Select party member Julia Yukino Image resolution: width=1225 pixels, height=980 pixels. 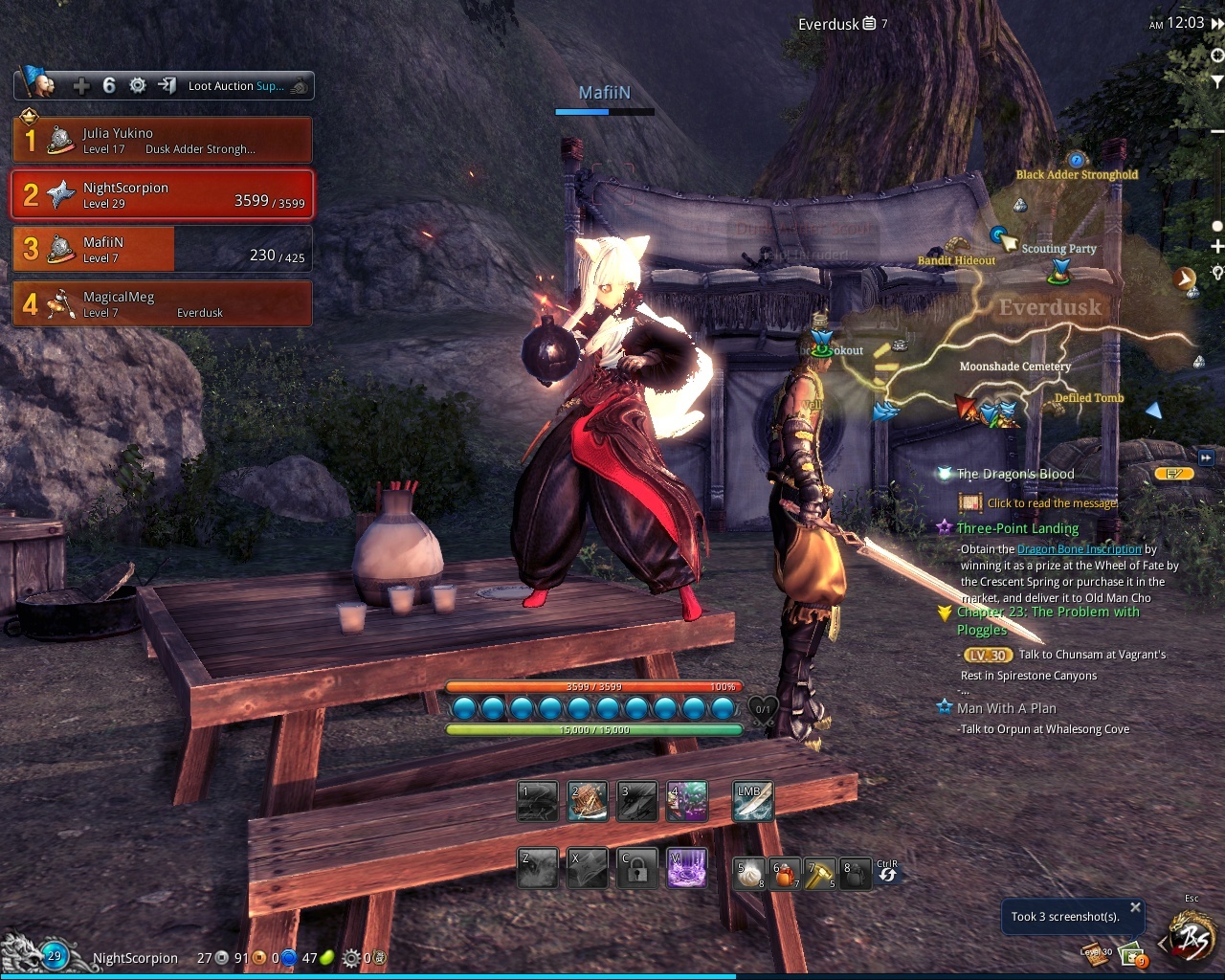coord(163,140)
